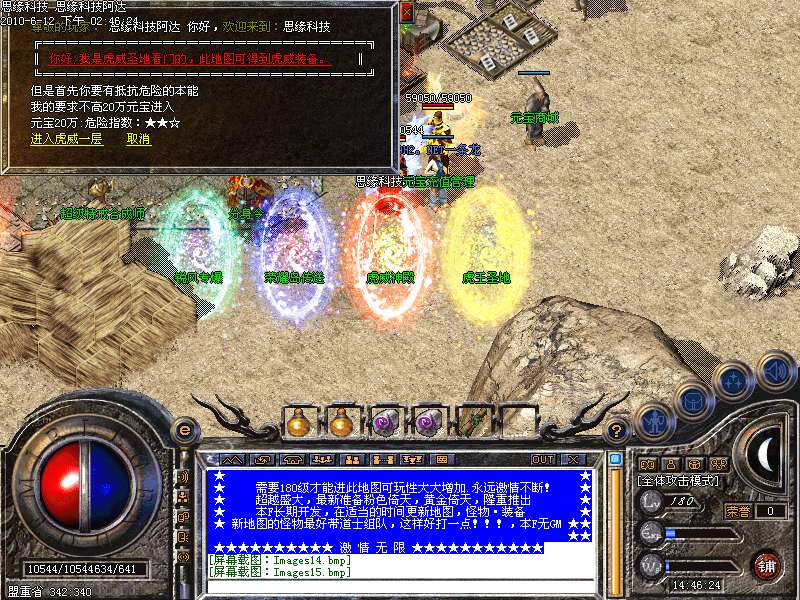Open the bag inventory round button
800x600 pixels.
pos(694,399)
